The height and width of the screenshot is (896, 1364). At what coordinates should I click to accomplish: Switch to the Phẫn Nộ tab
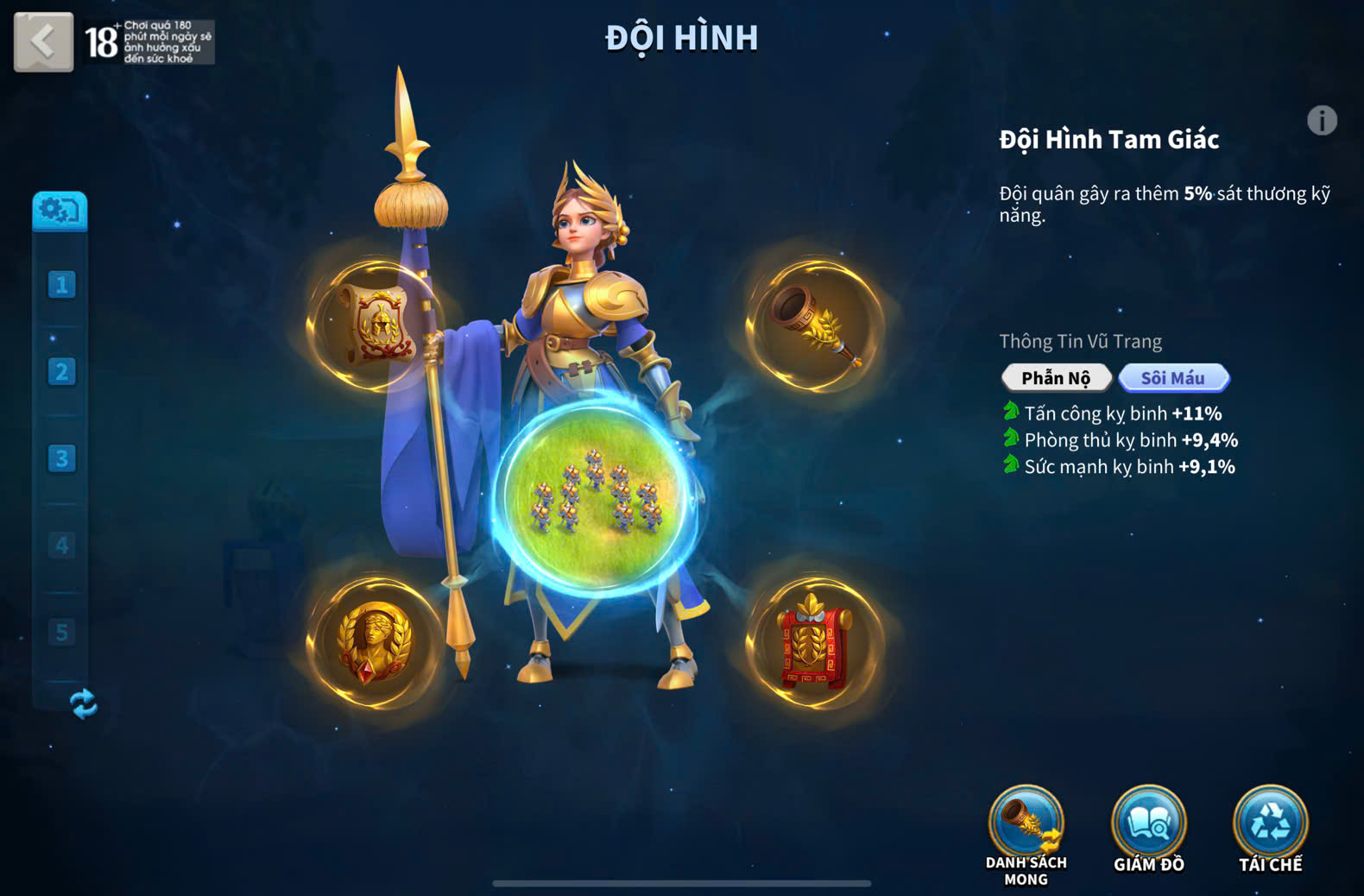coord(1056,378)
